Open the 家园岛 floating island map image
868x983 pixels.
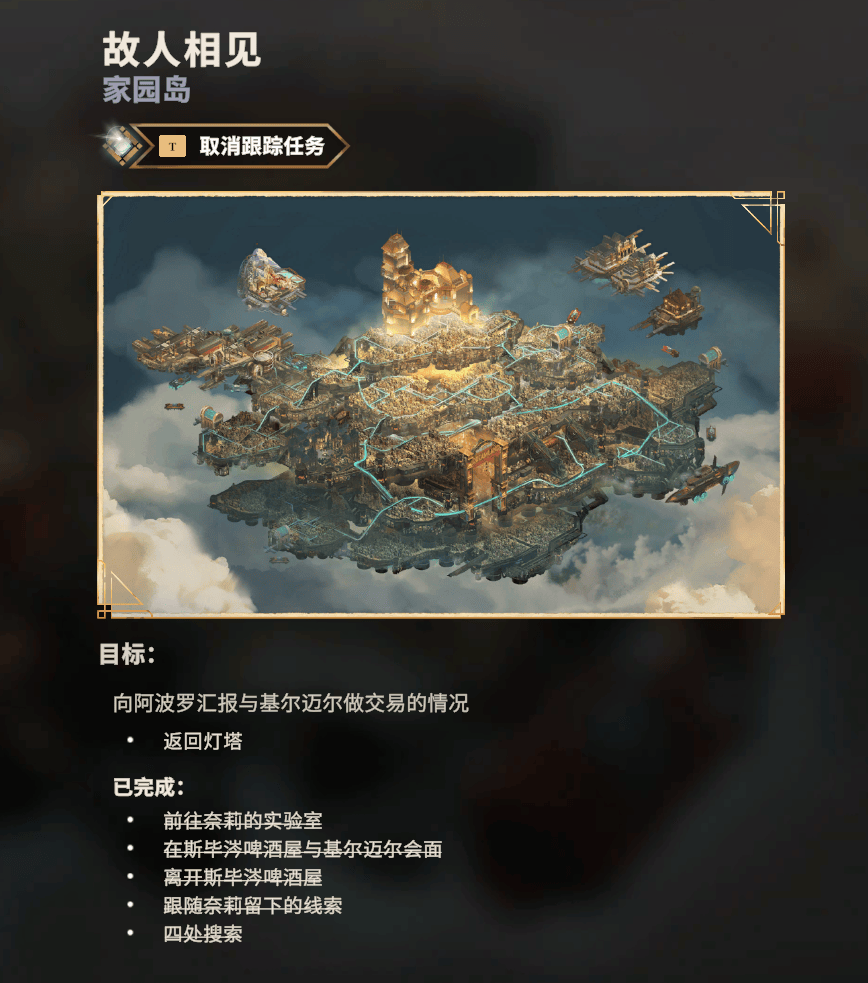[441, 404]
